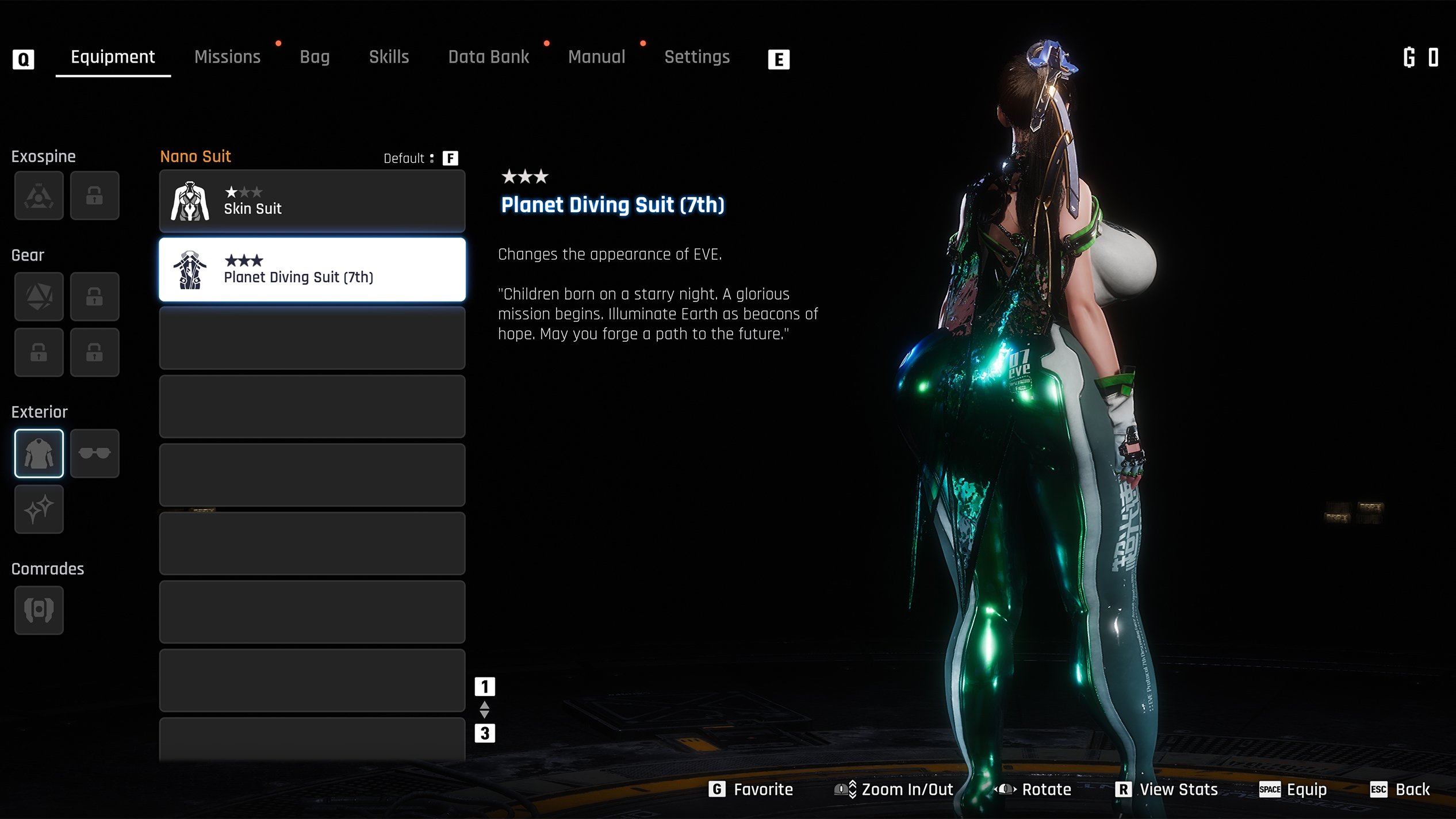Select the first Gear slot

pyautogui.click(x=39, y=297)
